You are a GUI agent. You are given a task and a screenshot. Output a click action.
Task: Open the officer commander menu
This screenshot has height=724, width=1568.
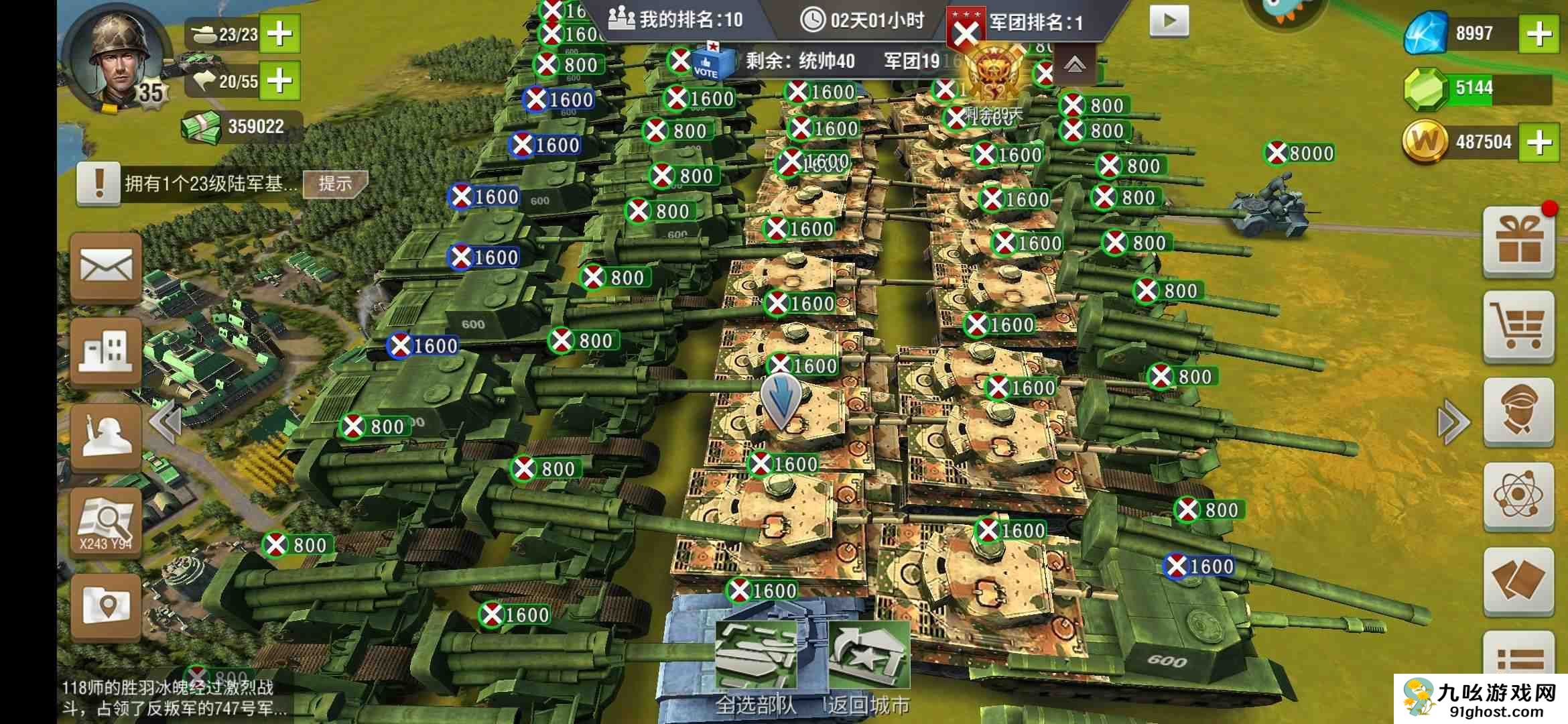pos(1518,411)
